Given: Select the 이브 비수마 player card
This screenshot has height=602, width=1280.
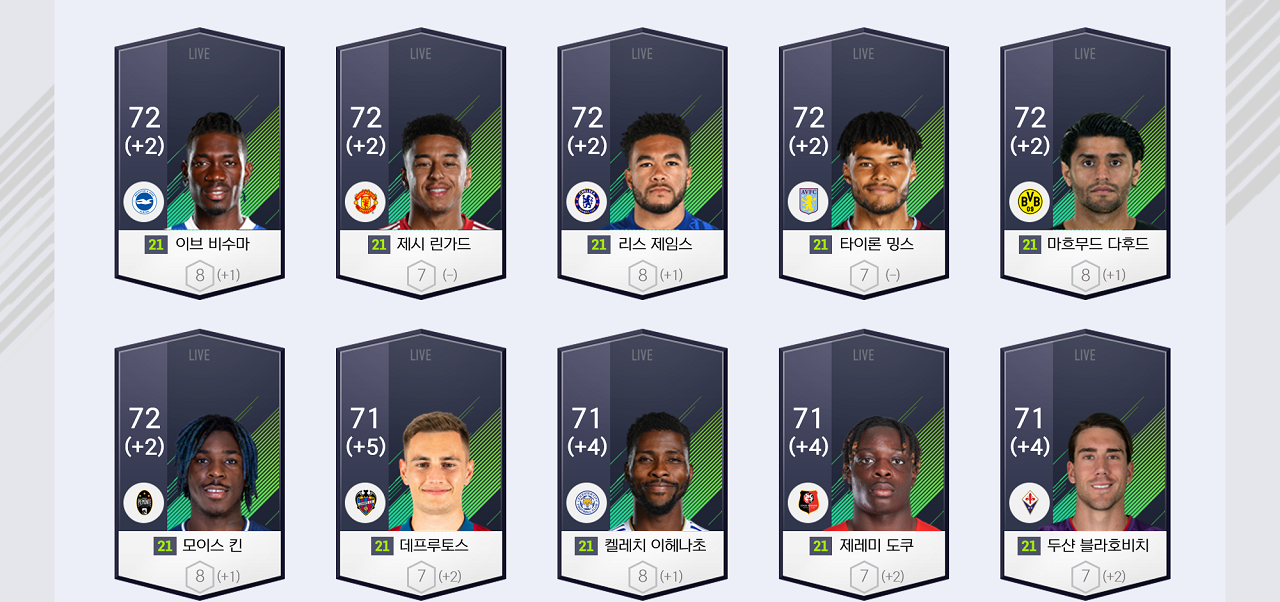Looking at the screenshot, I should 199,165.
